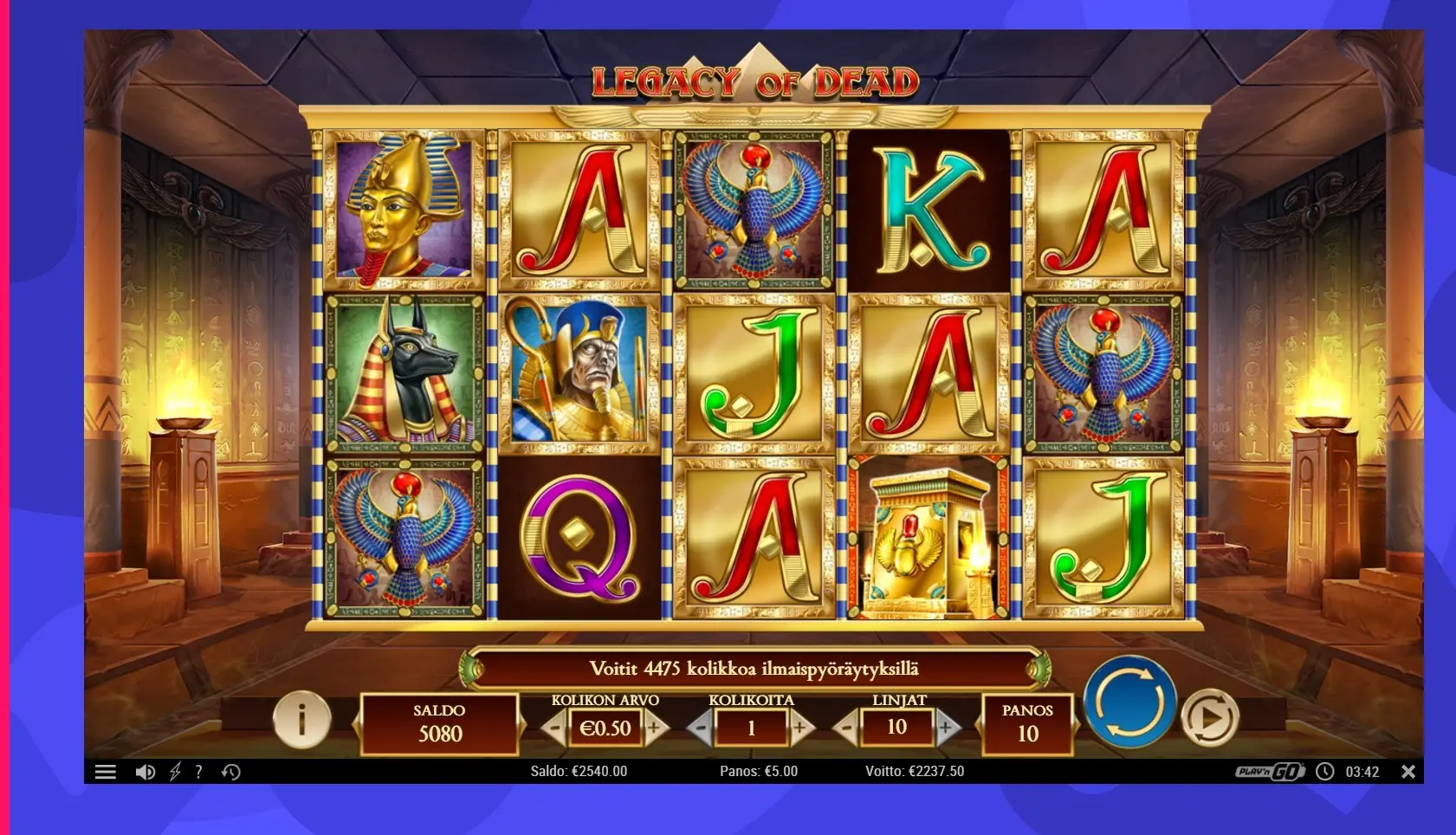Increase the number of lines (Linjat)

(x=946, y=728)
